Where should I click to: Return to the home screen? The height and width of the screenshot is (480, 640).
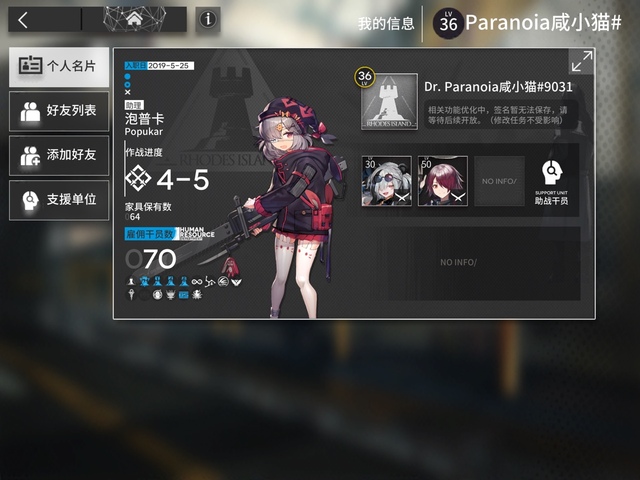point(134,19)
